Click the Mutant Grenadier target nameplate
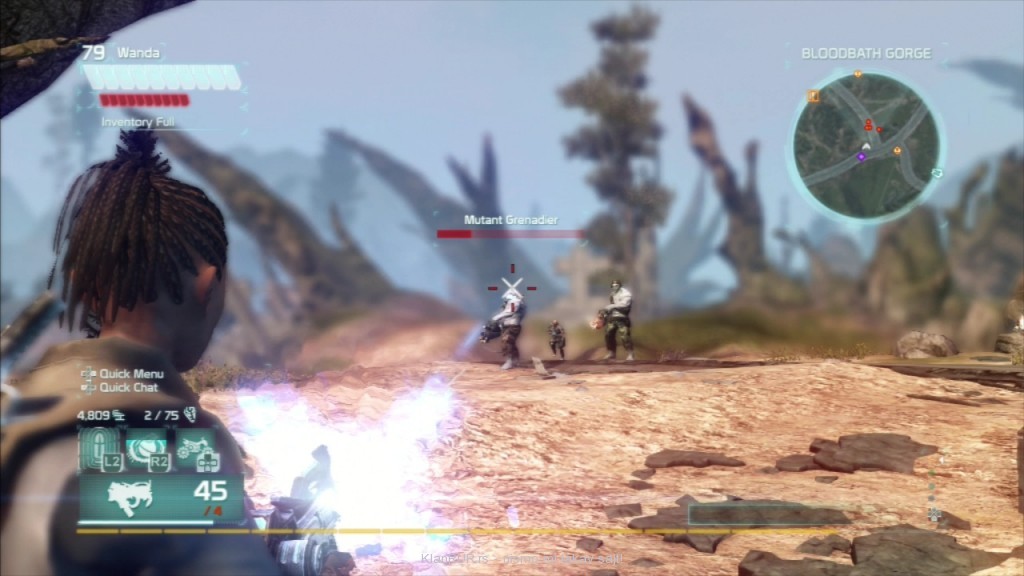This screenshot has width=1024, height=576. coord(510,220)
